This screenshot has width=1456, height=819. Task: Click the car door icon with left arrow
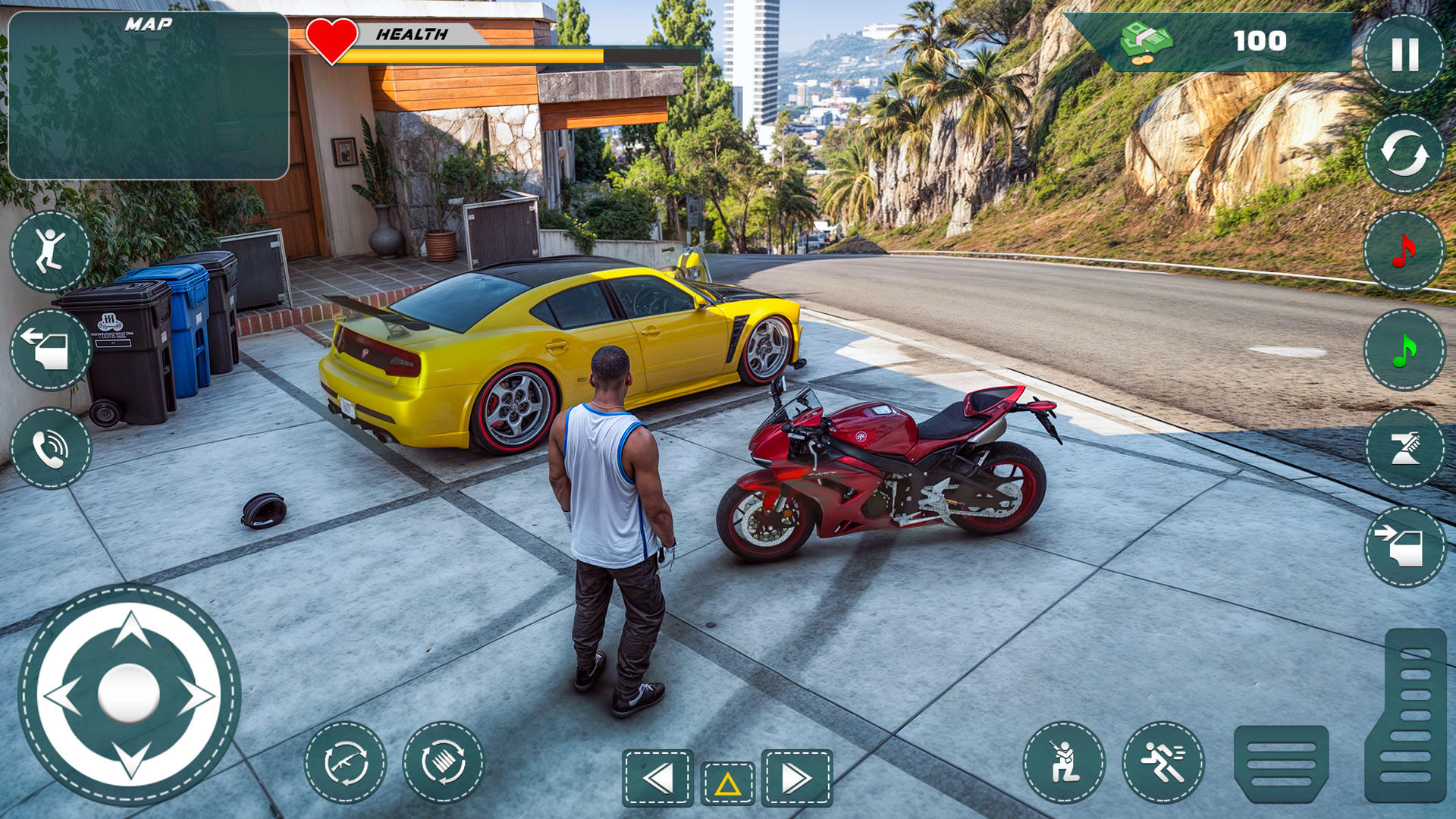(51, 350)
